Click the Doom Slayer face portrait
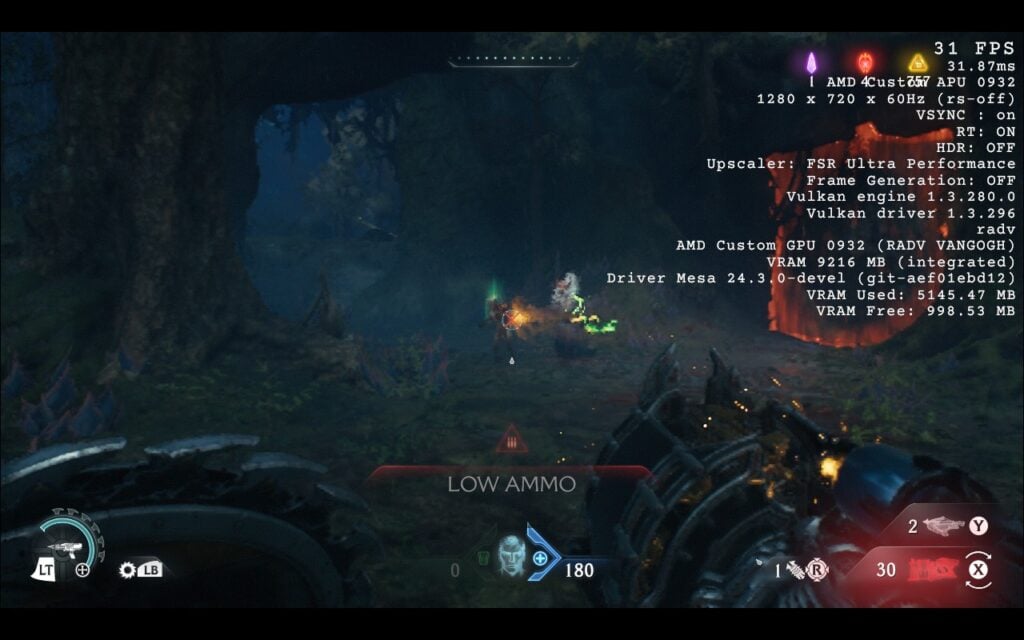 click(511, 555)
